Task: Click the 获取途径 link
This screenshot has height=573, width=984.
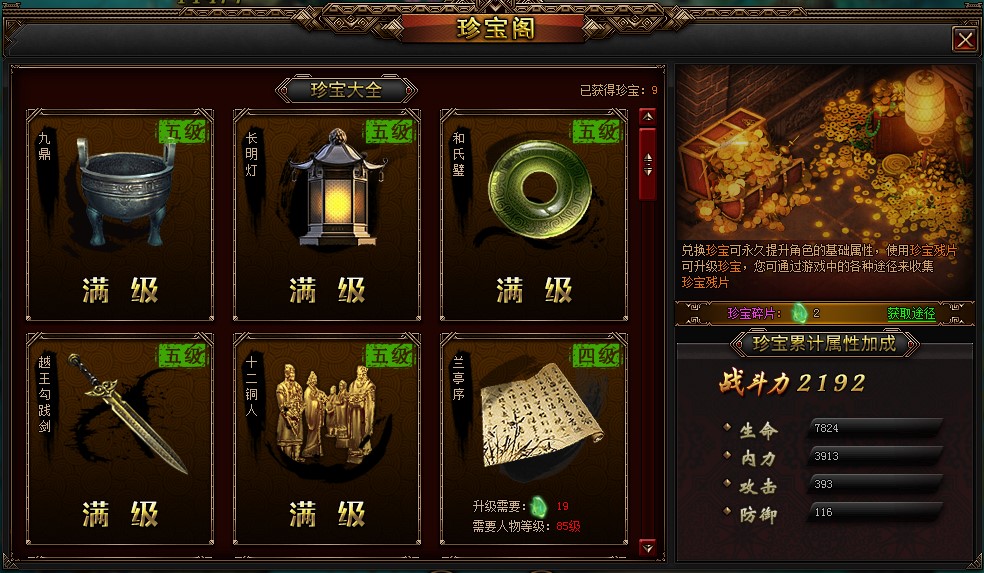Action: (911, 314)
